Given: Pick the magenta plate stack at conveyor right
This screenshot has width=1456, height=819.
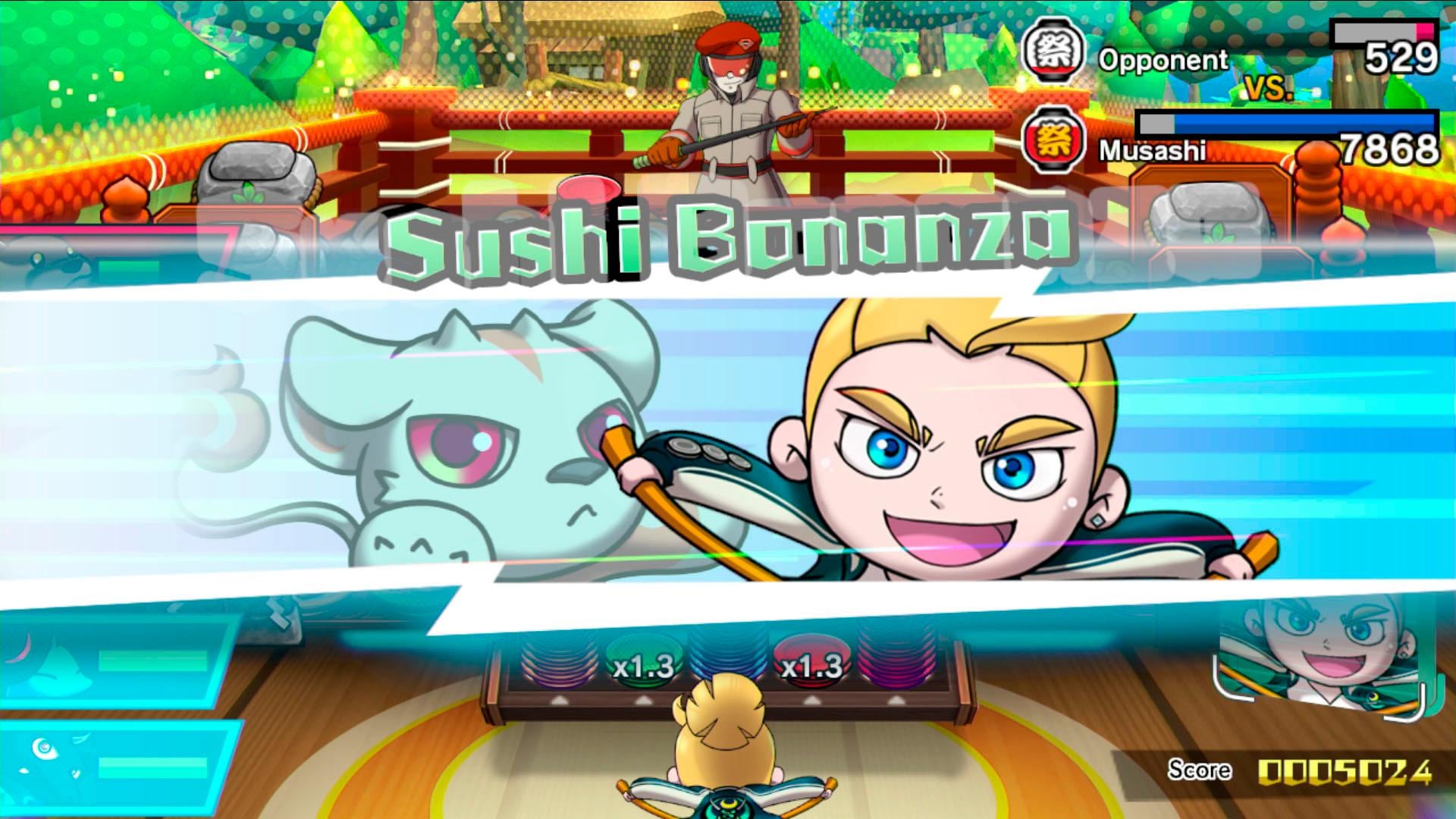Looking at the screenshot, I should (x=897, y=666).
